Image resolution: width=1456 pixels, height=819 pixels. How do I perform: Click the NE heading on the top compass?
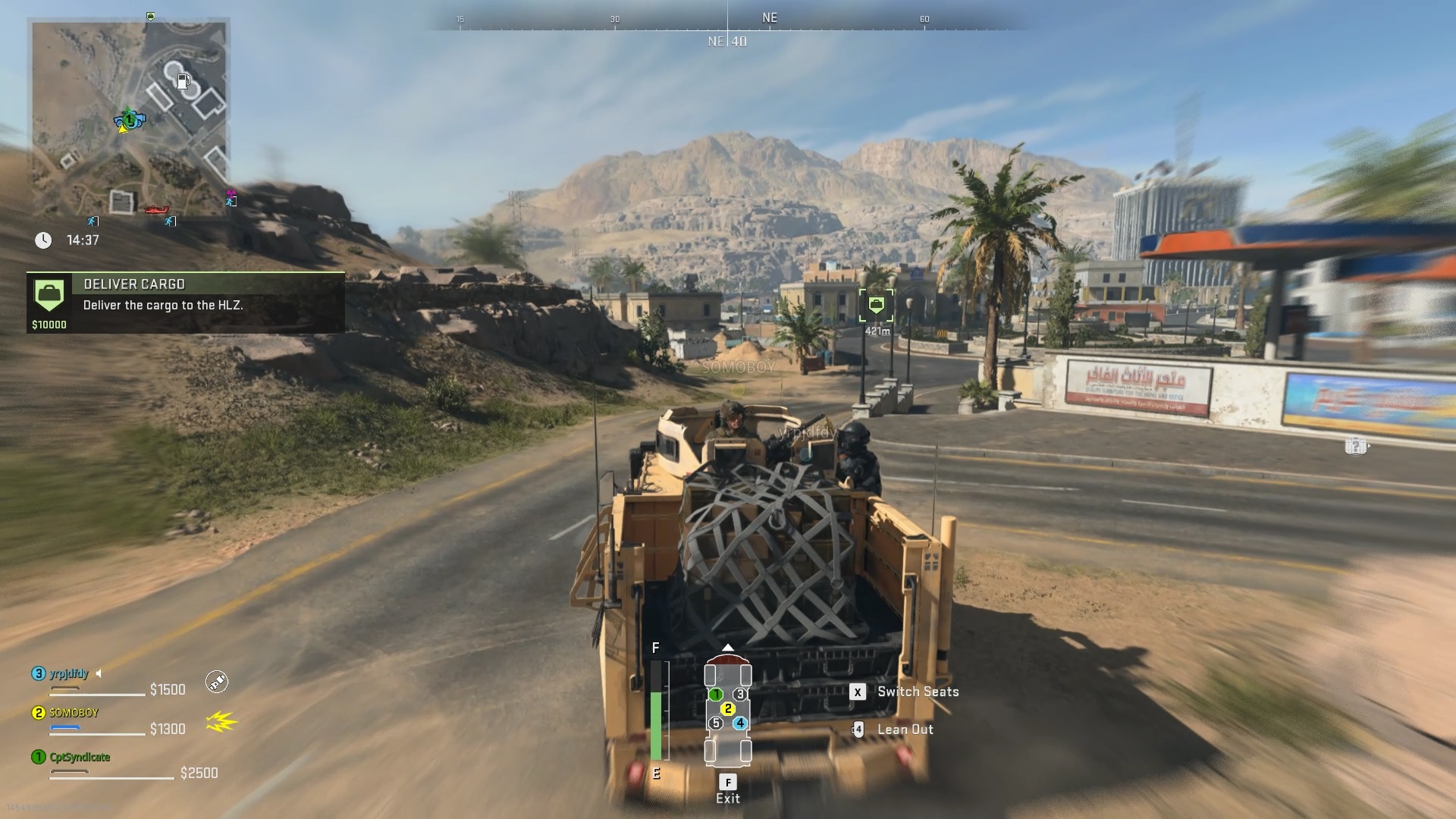click(770, 17)
